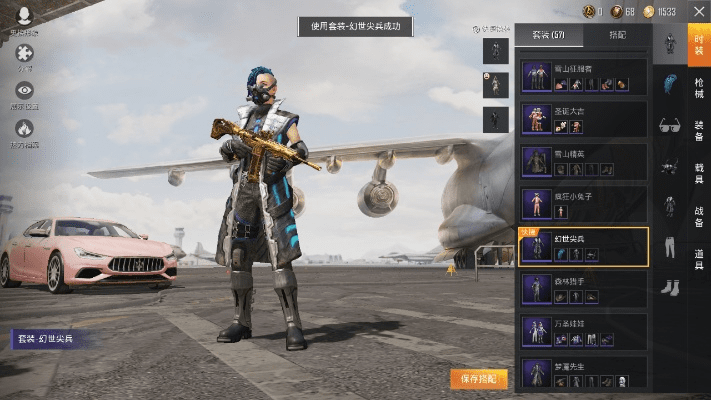Close the wardrobe screen with the X
Screen dimensions: 711x400
click(x=698, y=11)
